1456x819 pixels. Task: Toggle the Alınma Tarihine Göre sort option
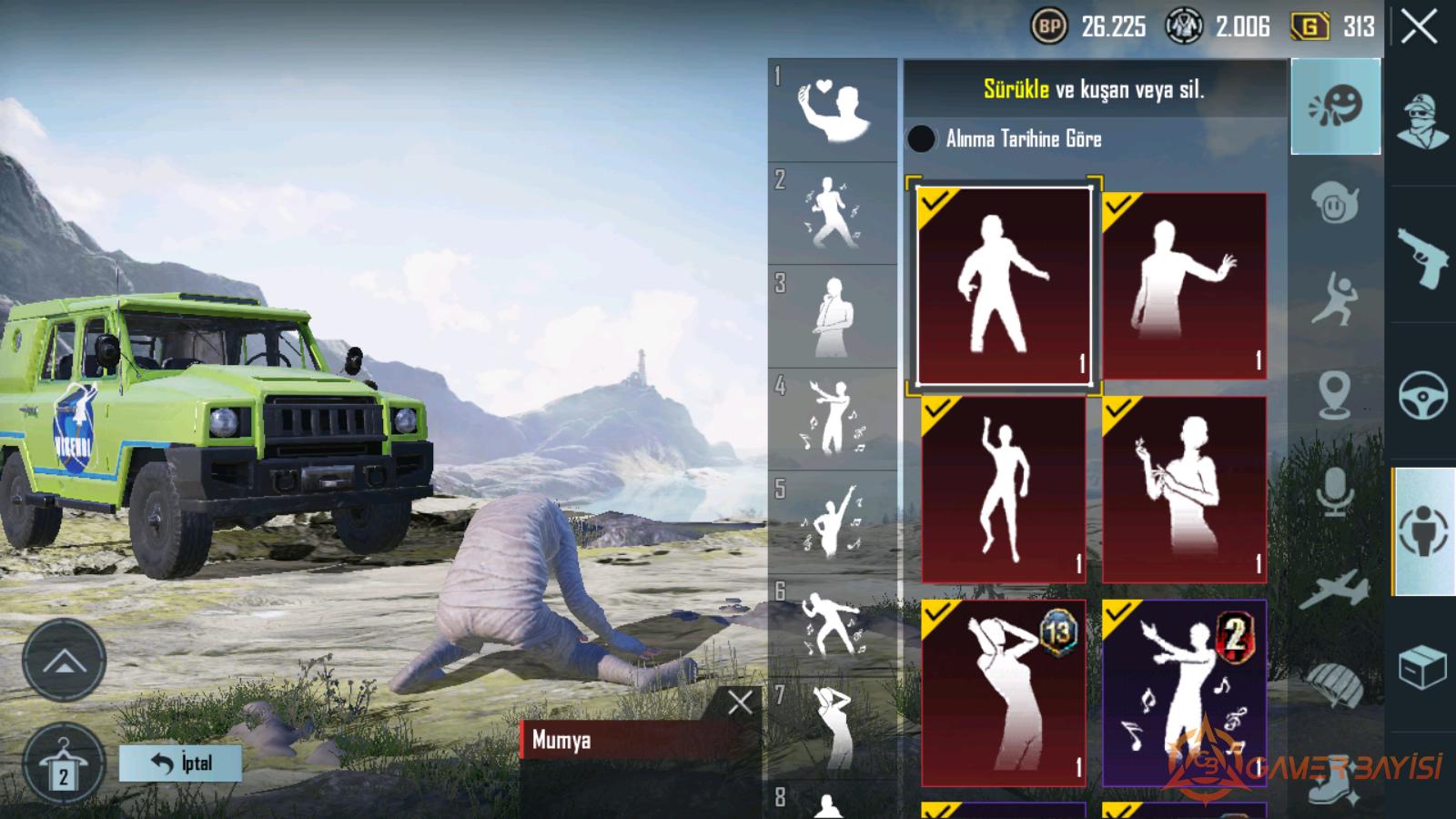coord(921,138)
